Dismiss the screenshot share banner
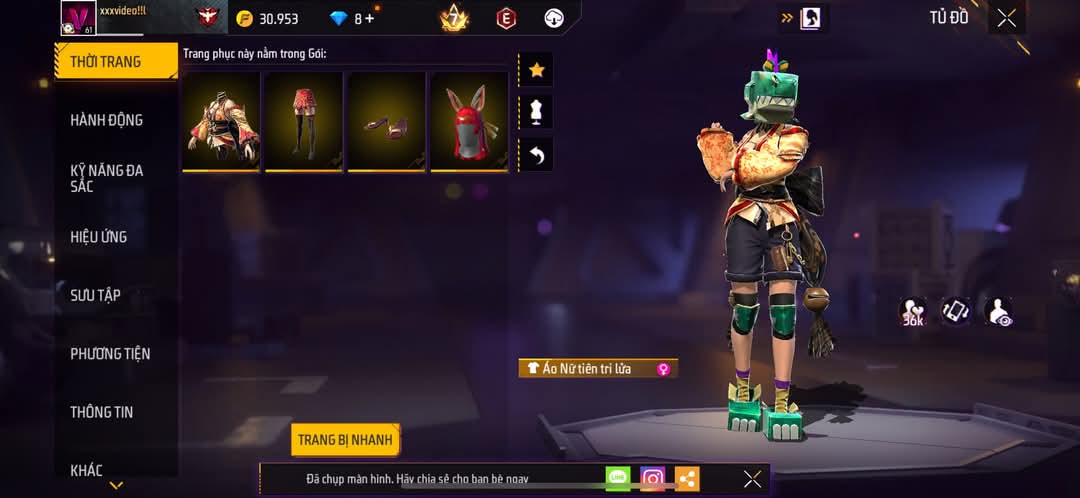Viewport: 1080px width, 498px height. click(x=752, y=479)
